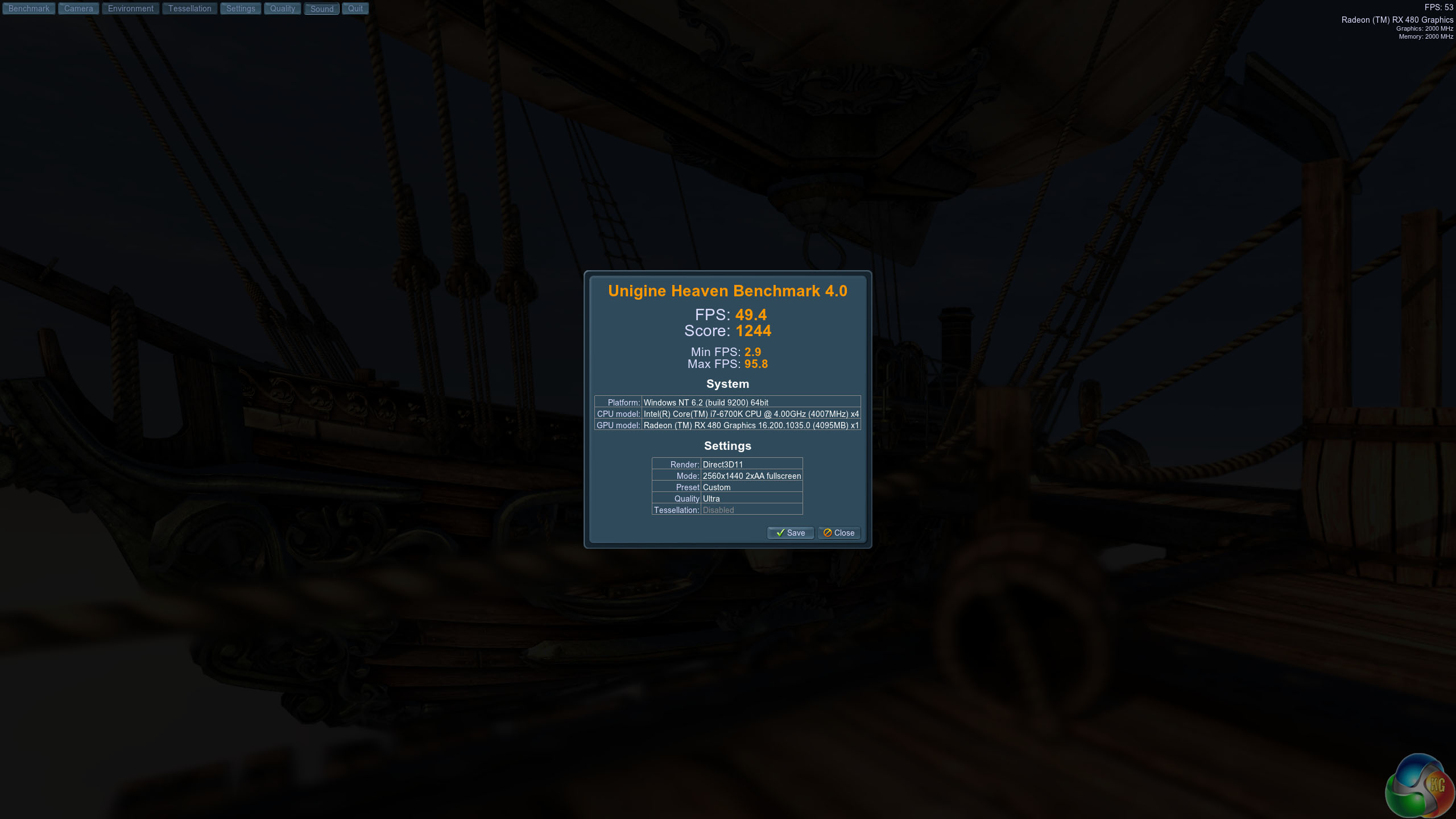
Task: Toggle the Sound button
Action: click(x=322, y=9)
